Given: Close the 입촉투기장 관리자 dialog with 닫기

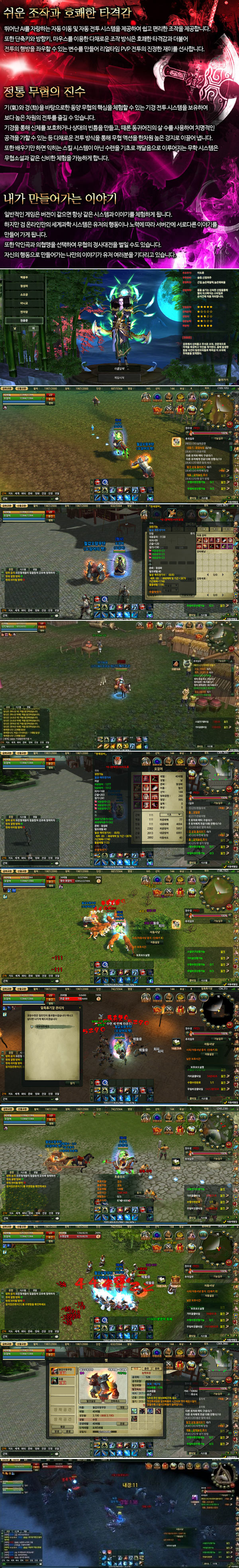Looking at the screenshot, I should (x=72, y=1082).
